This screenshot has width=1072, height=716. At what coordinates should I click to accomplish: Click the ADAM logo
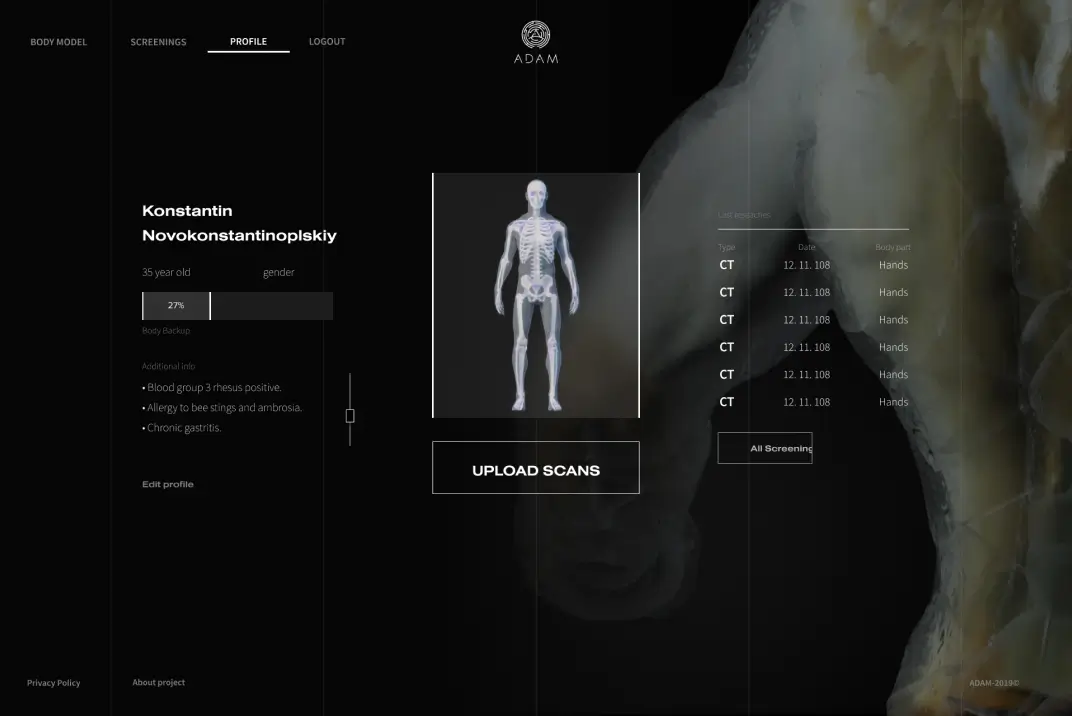536,43
